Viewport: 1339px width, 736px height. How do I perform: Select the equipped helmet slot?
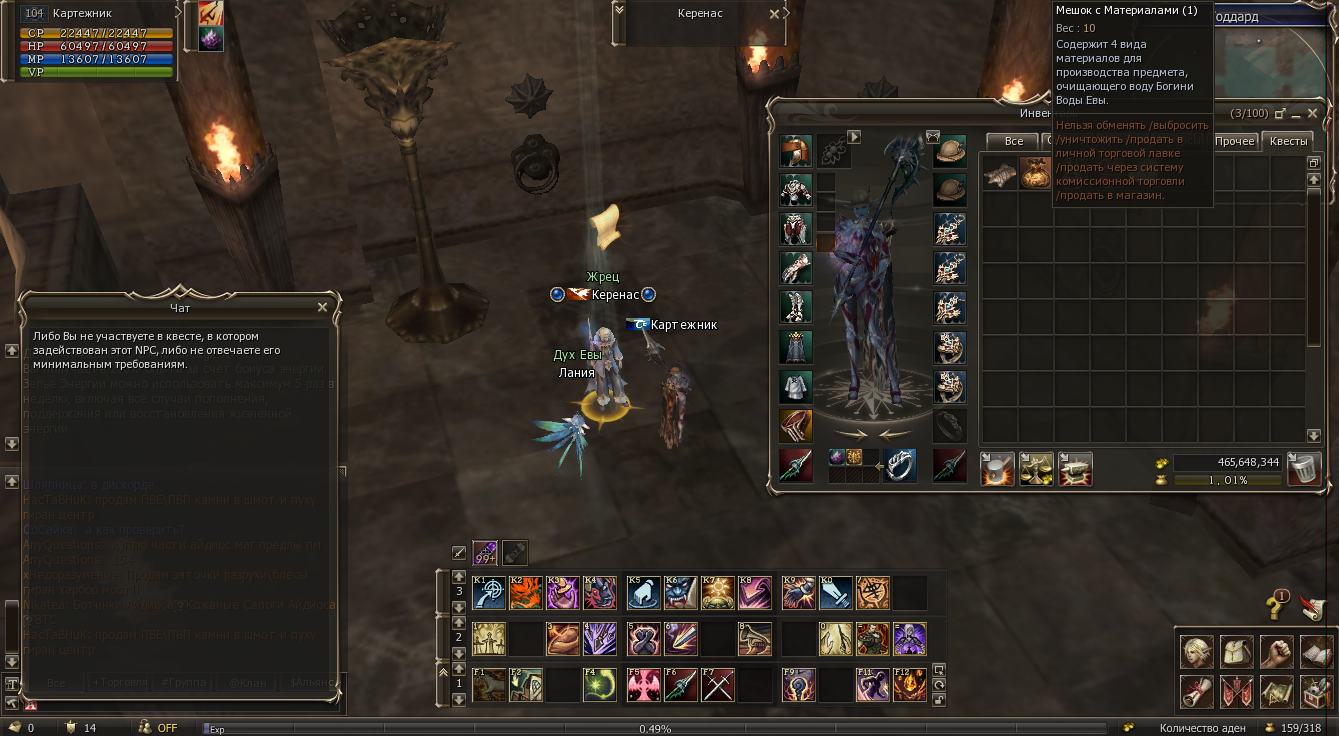pos(796,152)
